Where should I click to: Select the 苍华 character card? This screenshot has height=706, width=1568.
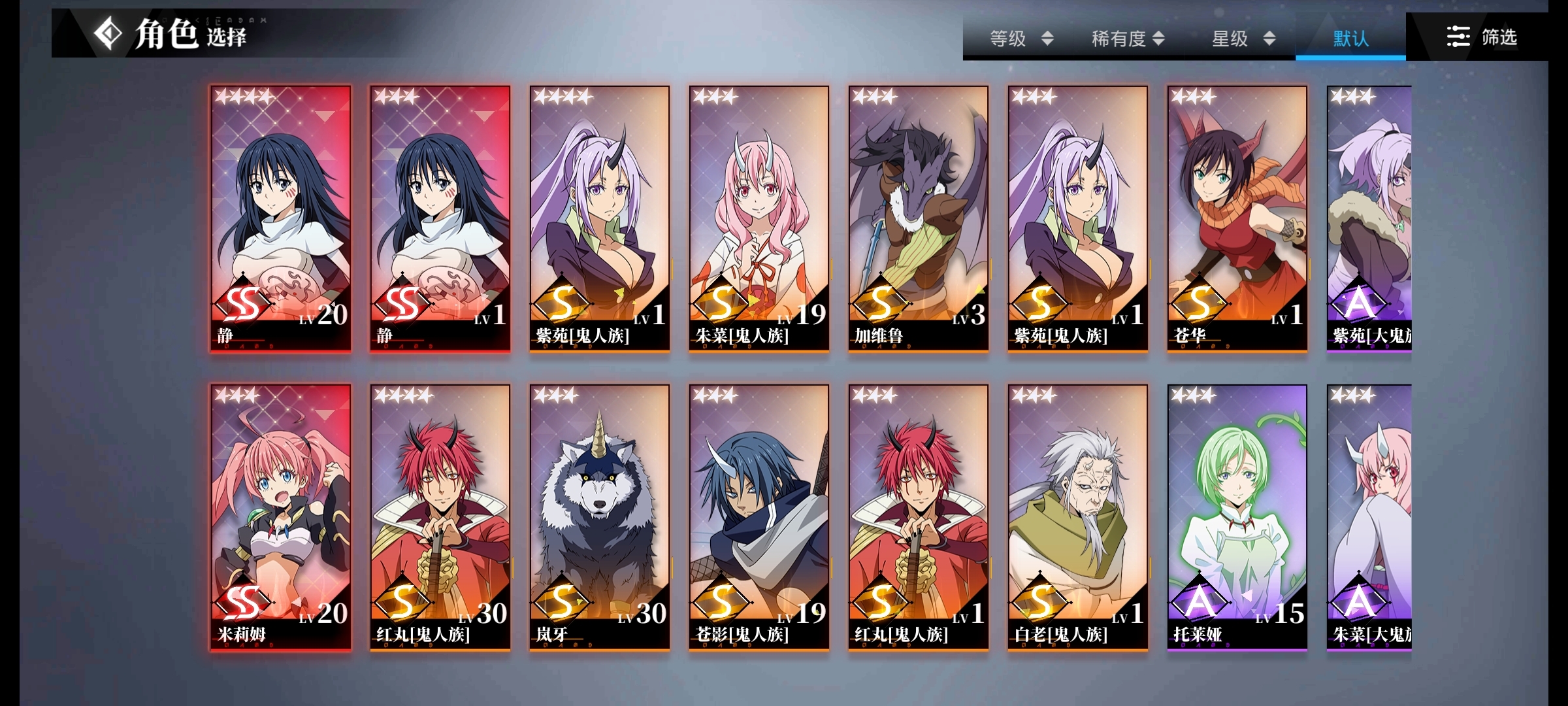(1237, 218)
